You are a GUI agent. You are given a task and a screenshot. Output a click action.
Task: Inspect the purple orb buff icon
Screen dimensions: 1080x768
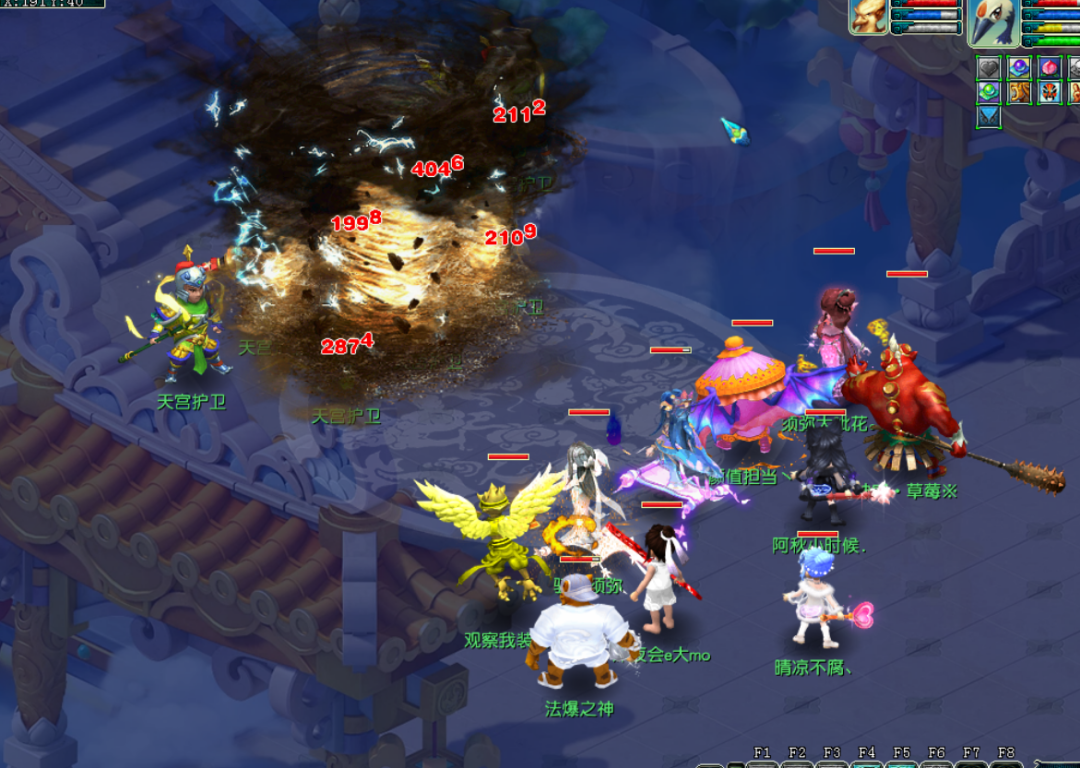click(x=1019, y=67)
